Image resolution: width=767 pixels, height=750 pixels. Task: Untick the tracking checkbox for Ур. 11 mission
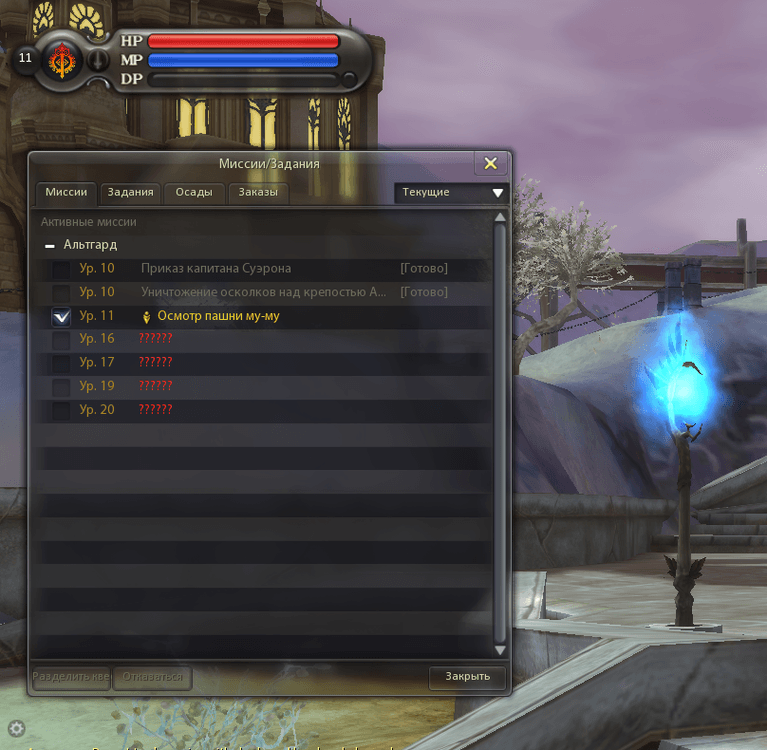(x=61, y=316)
